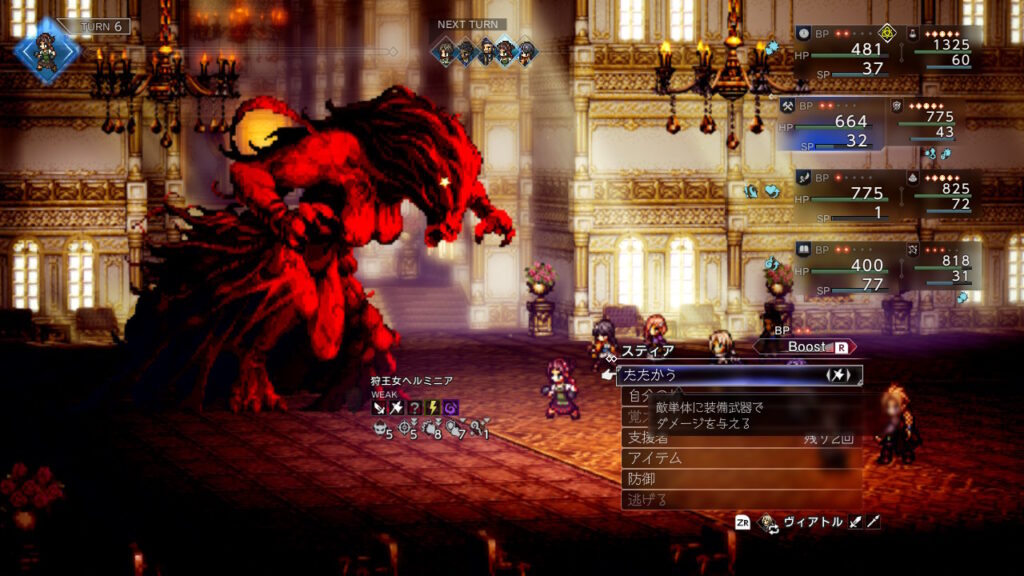
Task: Click the ヴィアトル swap partner portrait
Action: pyautogui.click(x=770, y=522)
